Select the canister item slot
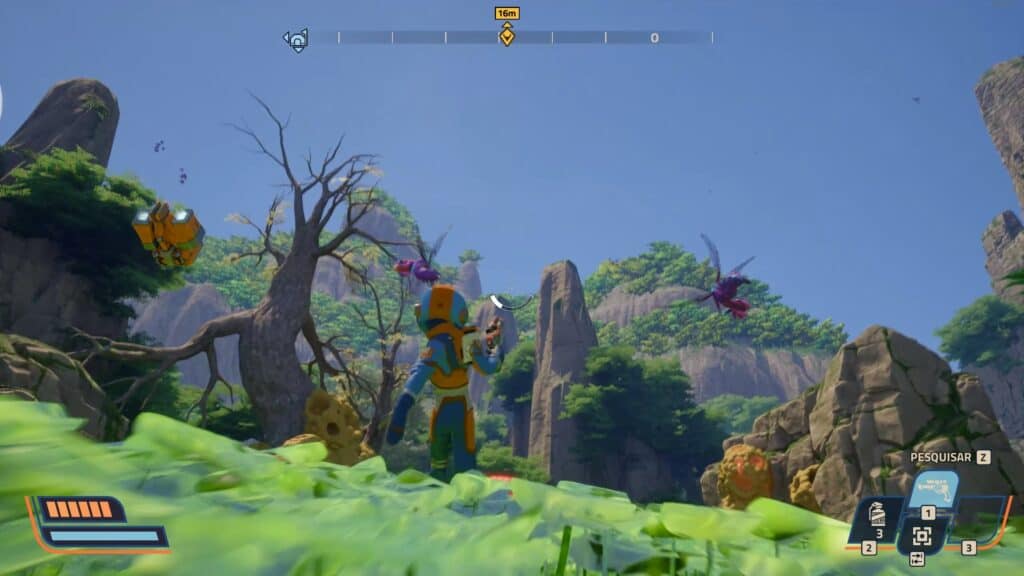 (x=876, y=519)
